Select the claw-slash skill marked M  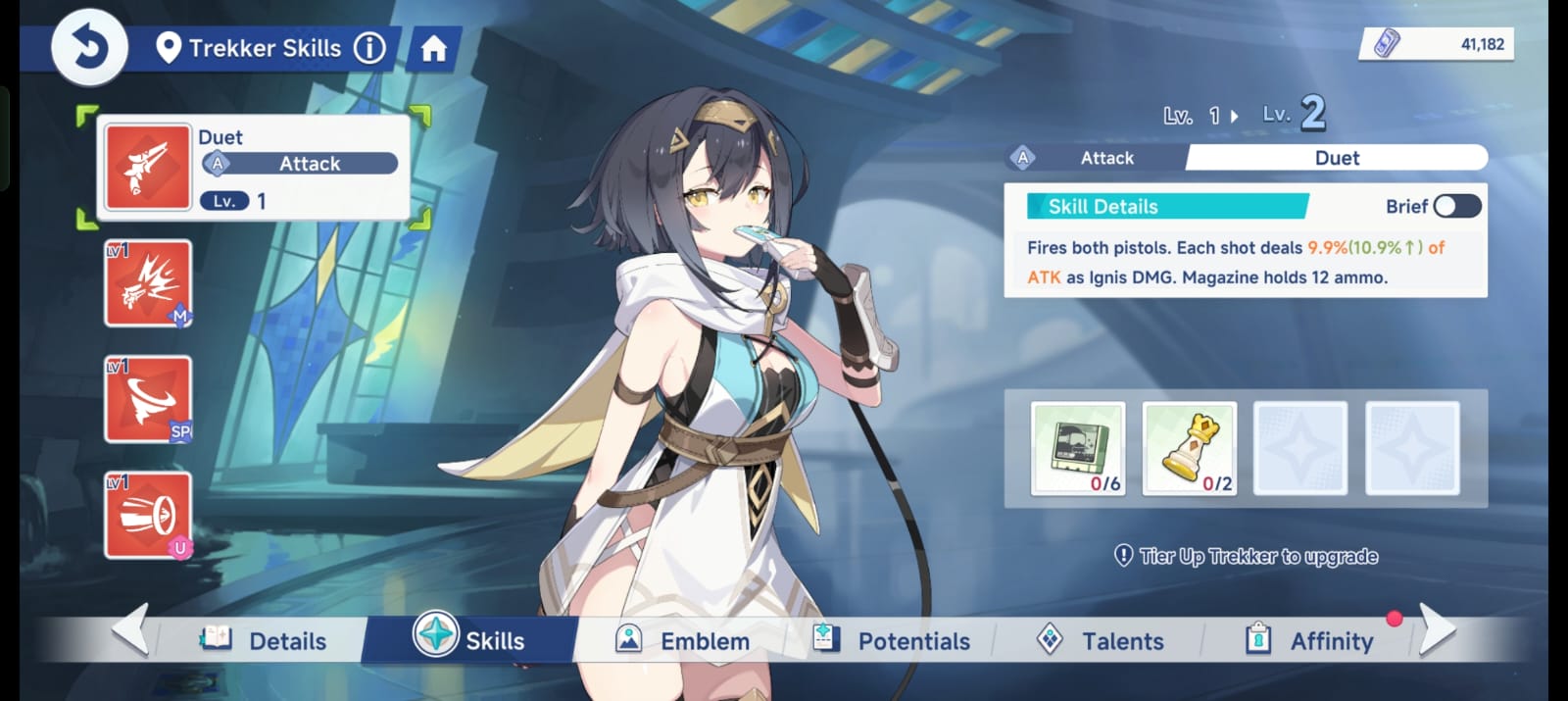pyautogui.click(x=148, y=283)
